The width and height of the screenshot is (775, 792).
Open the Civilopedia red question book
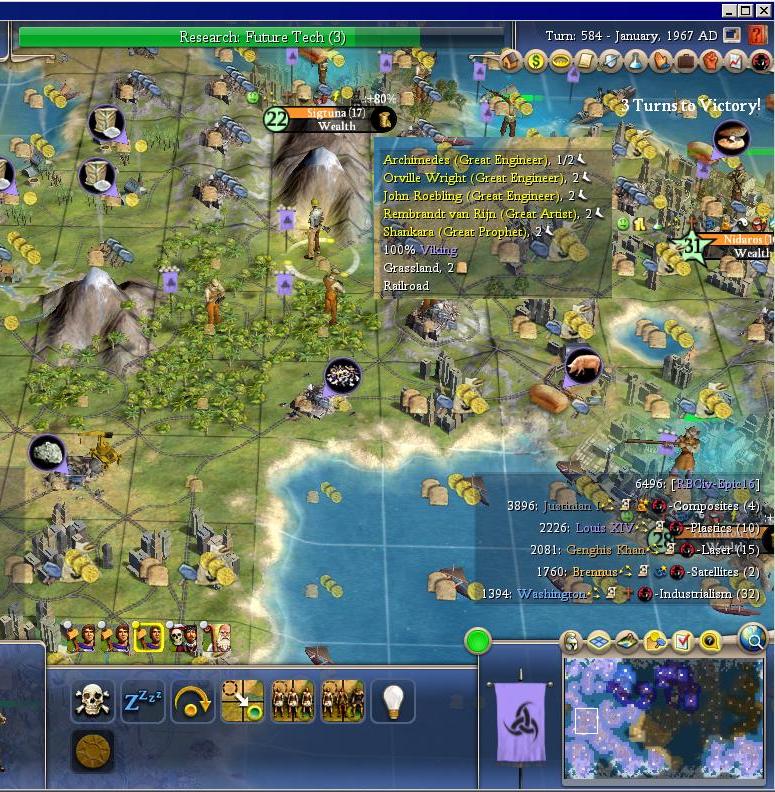coord(757,35)
